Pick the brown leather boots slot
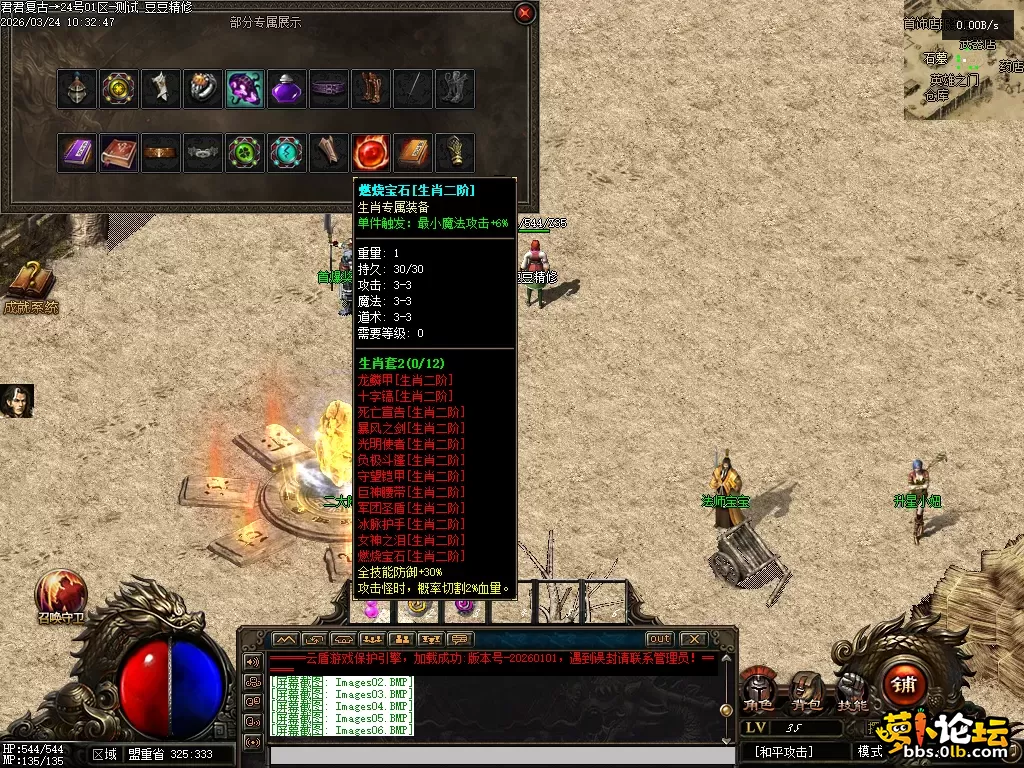The image size is (1024, 768). point(371,89)
